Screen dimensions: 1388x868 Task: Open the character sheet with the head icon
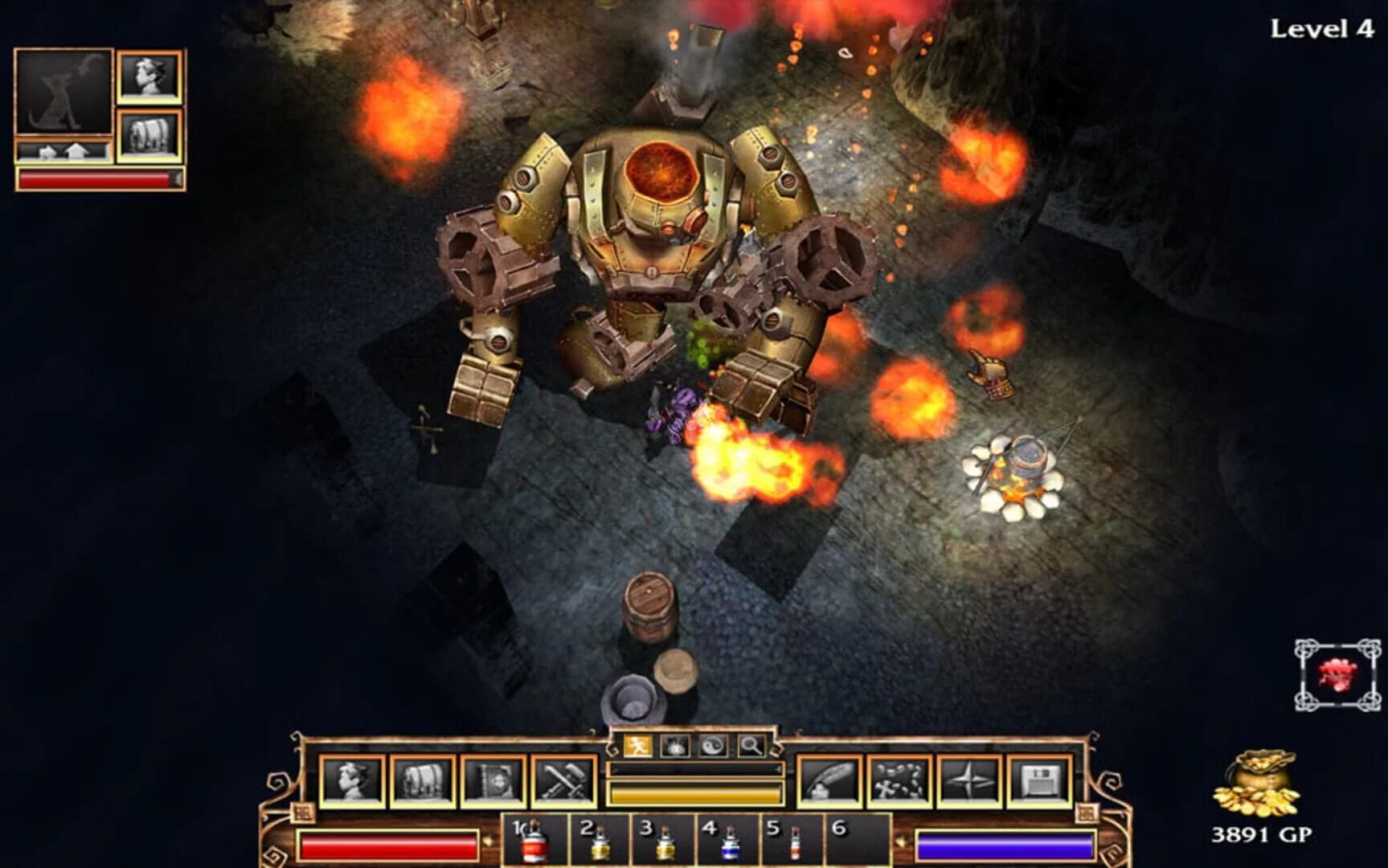350,780
